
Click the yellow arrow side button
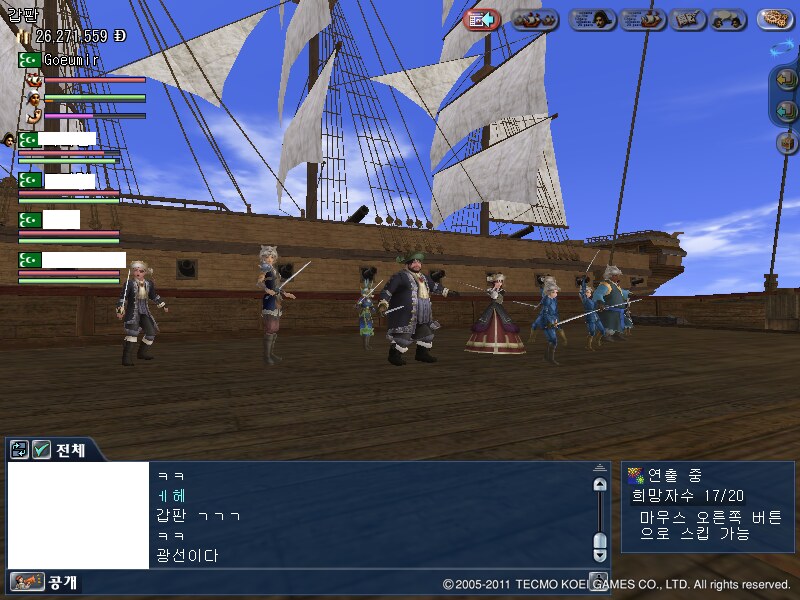(786, 81)
